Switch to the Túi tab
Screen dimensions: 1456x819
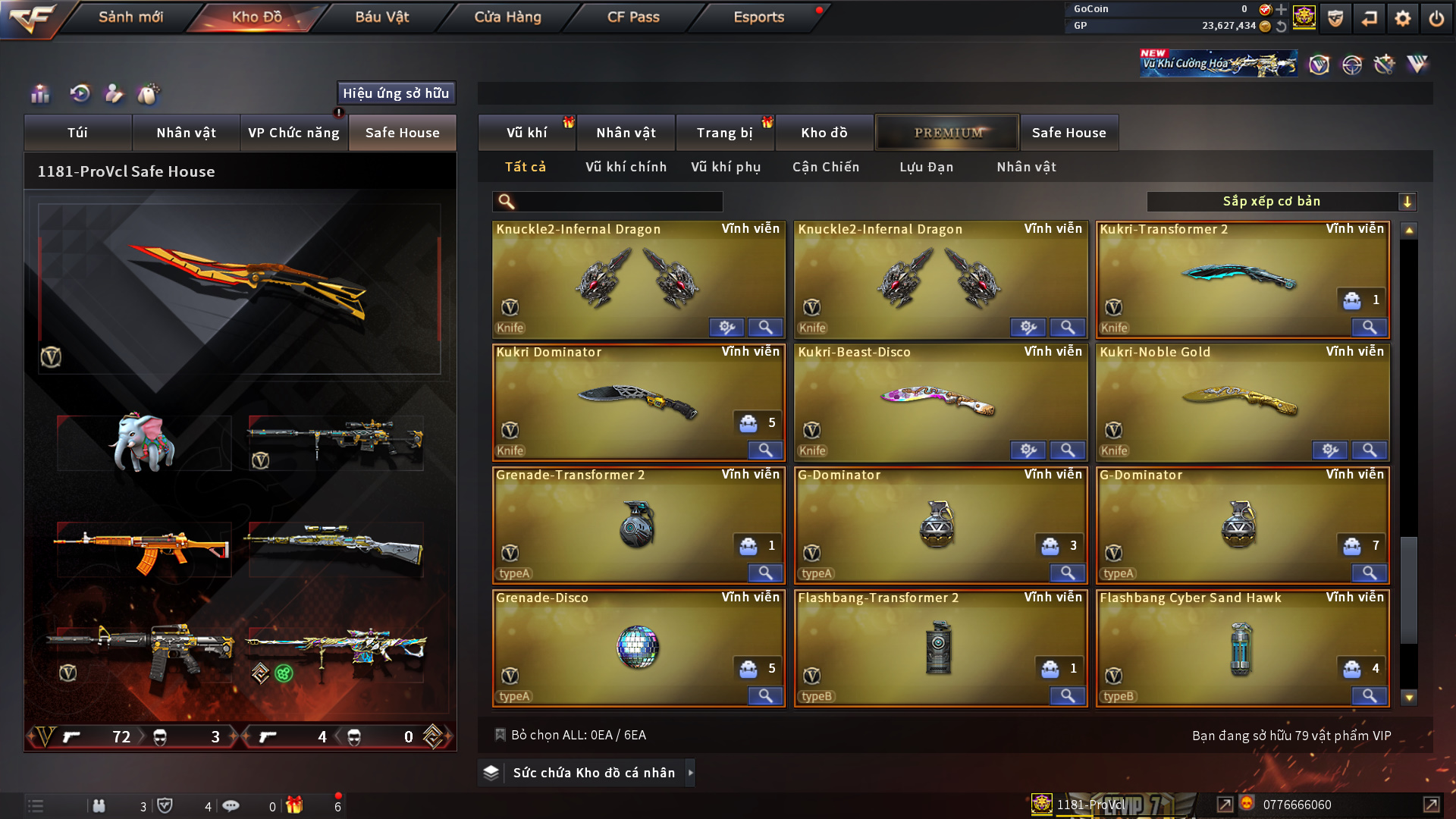point(77,133)
